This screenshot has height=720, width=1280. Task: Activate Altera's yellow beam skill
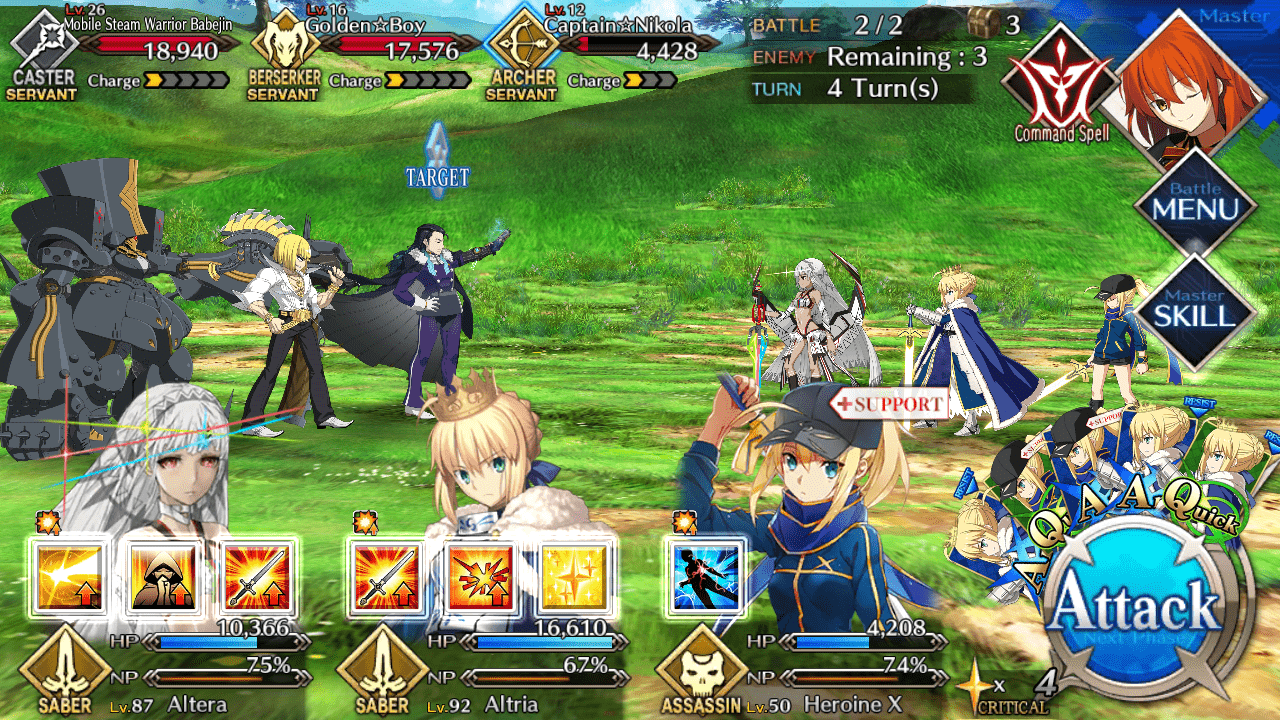click(x=68, y=578)
